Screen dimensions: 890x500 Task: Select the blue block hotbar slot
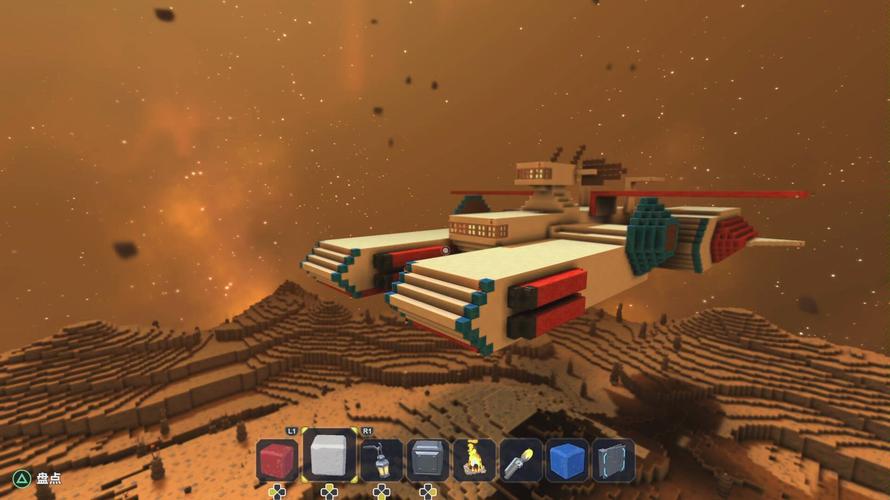[567, 461]
